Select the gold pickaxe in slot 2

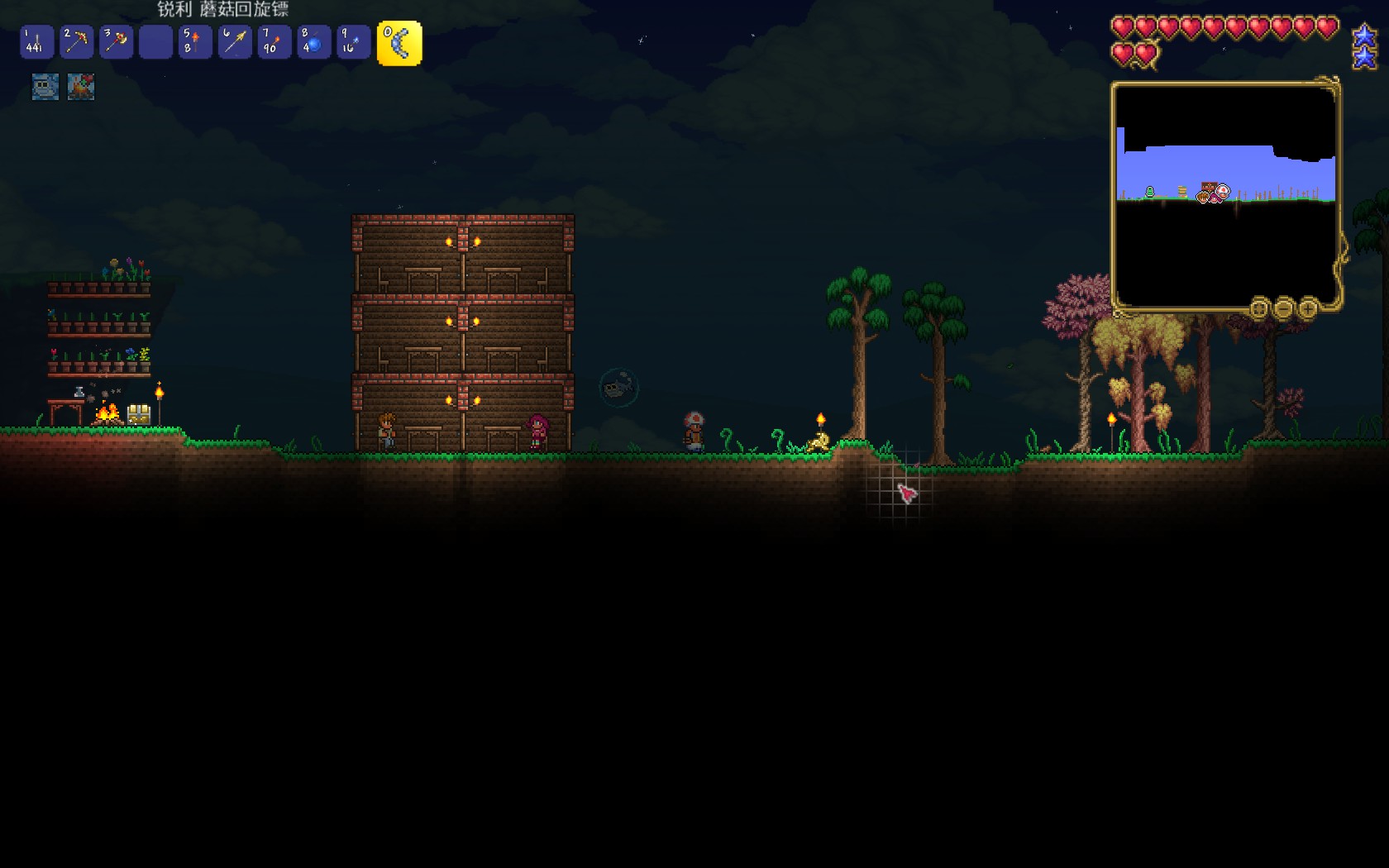[76, 42]
